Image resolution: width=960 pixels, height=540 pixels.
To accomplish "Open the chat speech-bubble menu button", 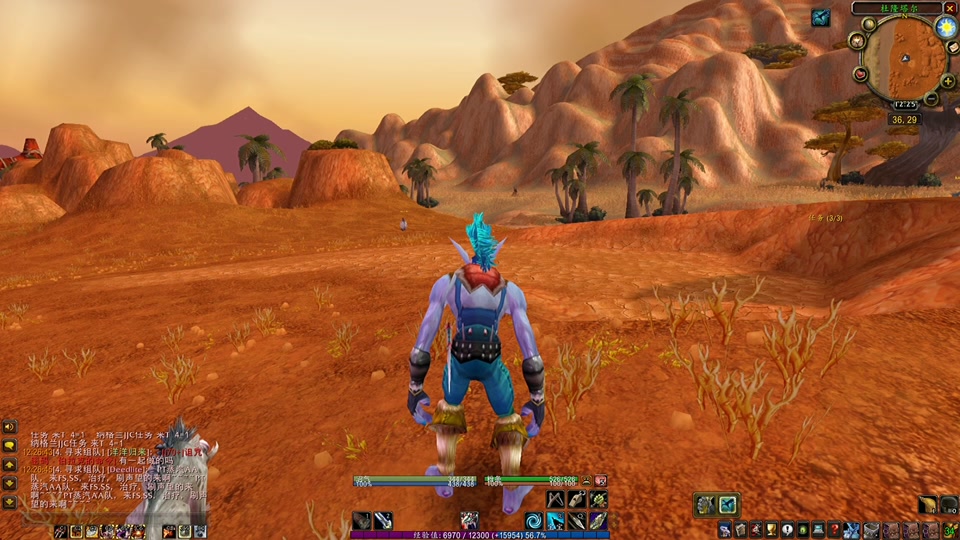I will pos(9,446).
